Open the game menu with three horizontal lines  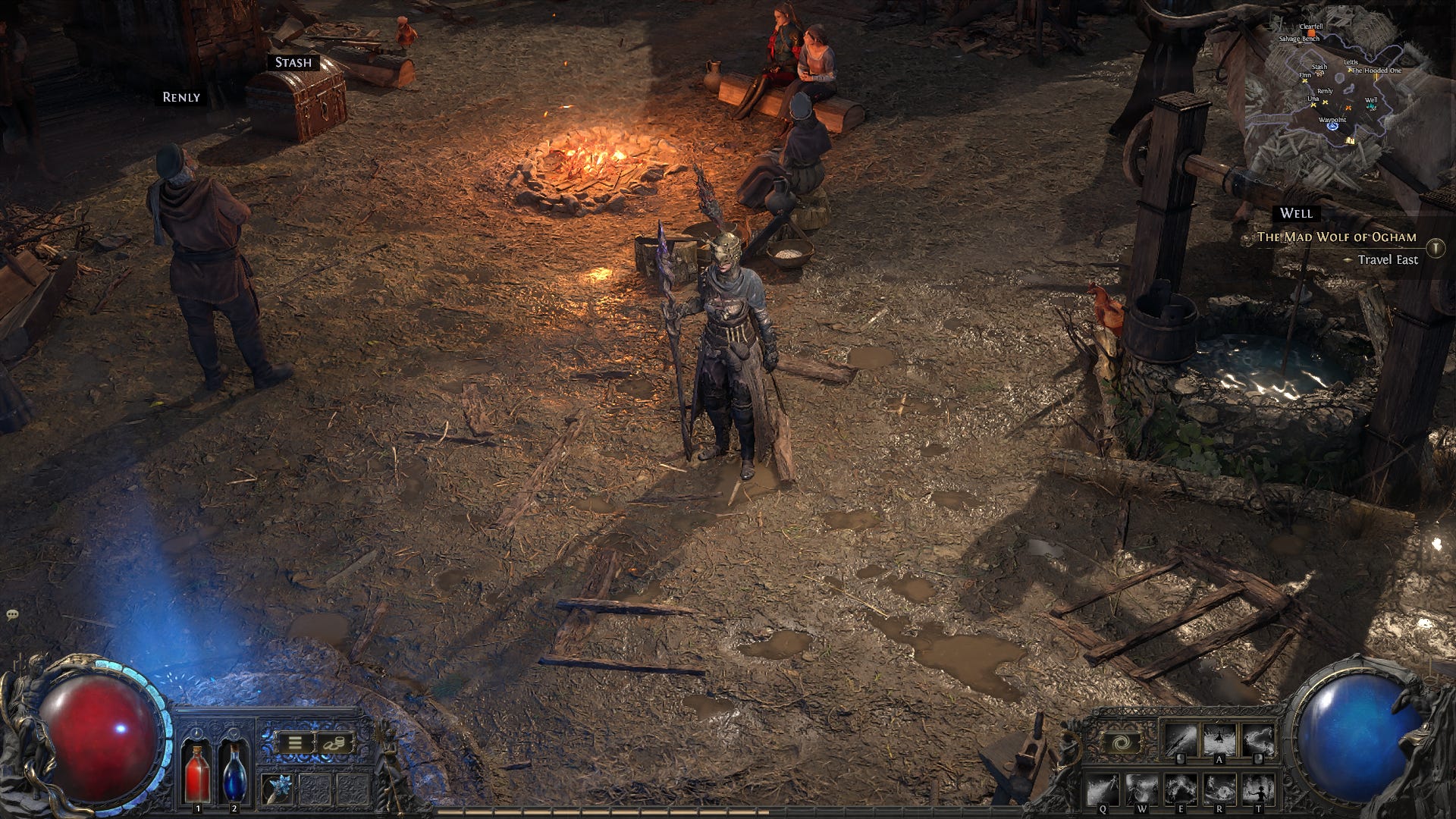pos(294,742)
